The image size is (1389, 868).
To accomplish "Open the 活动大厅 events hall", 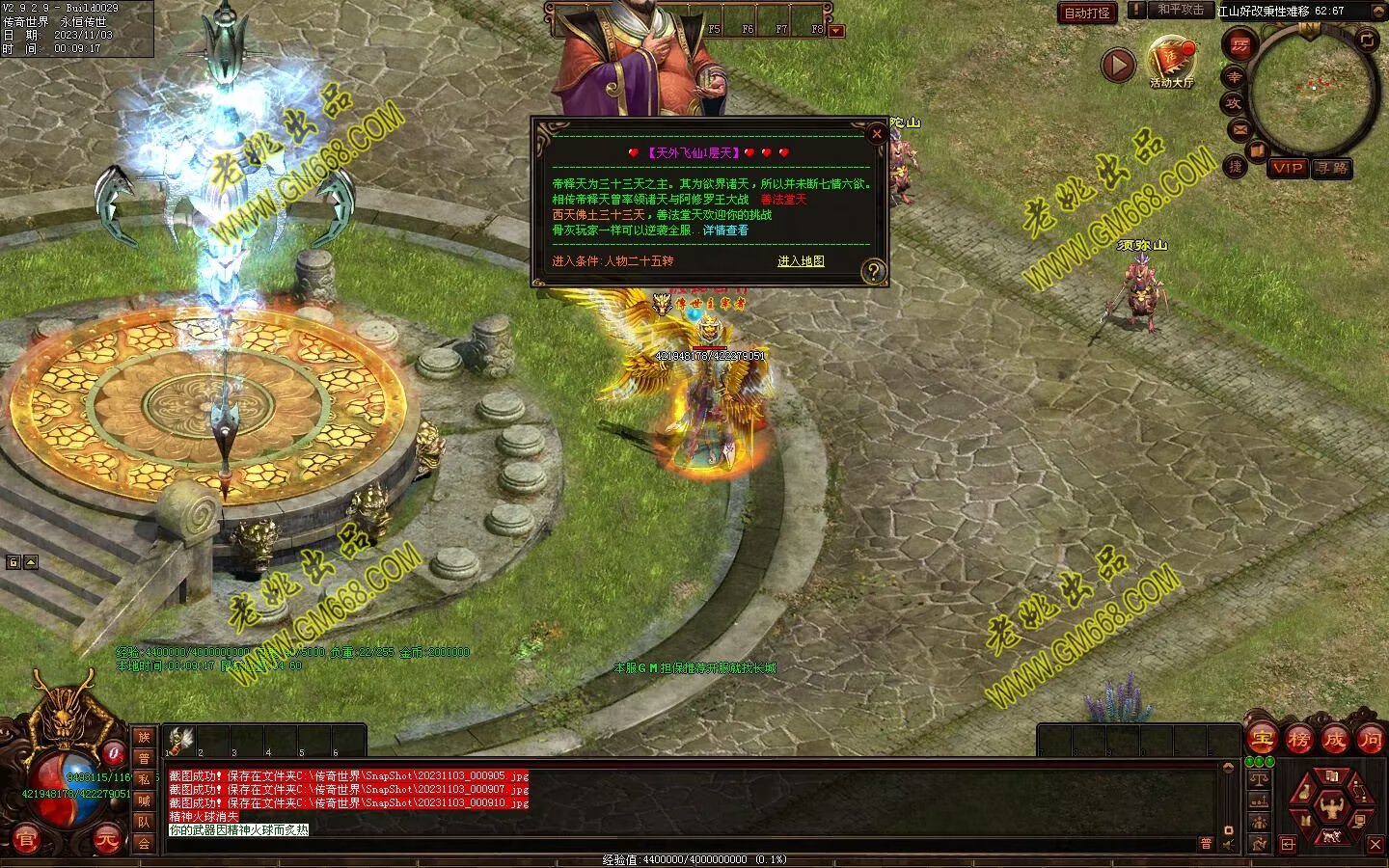I will (x=1171, y=60).
